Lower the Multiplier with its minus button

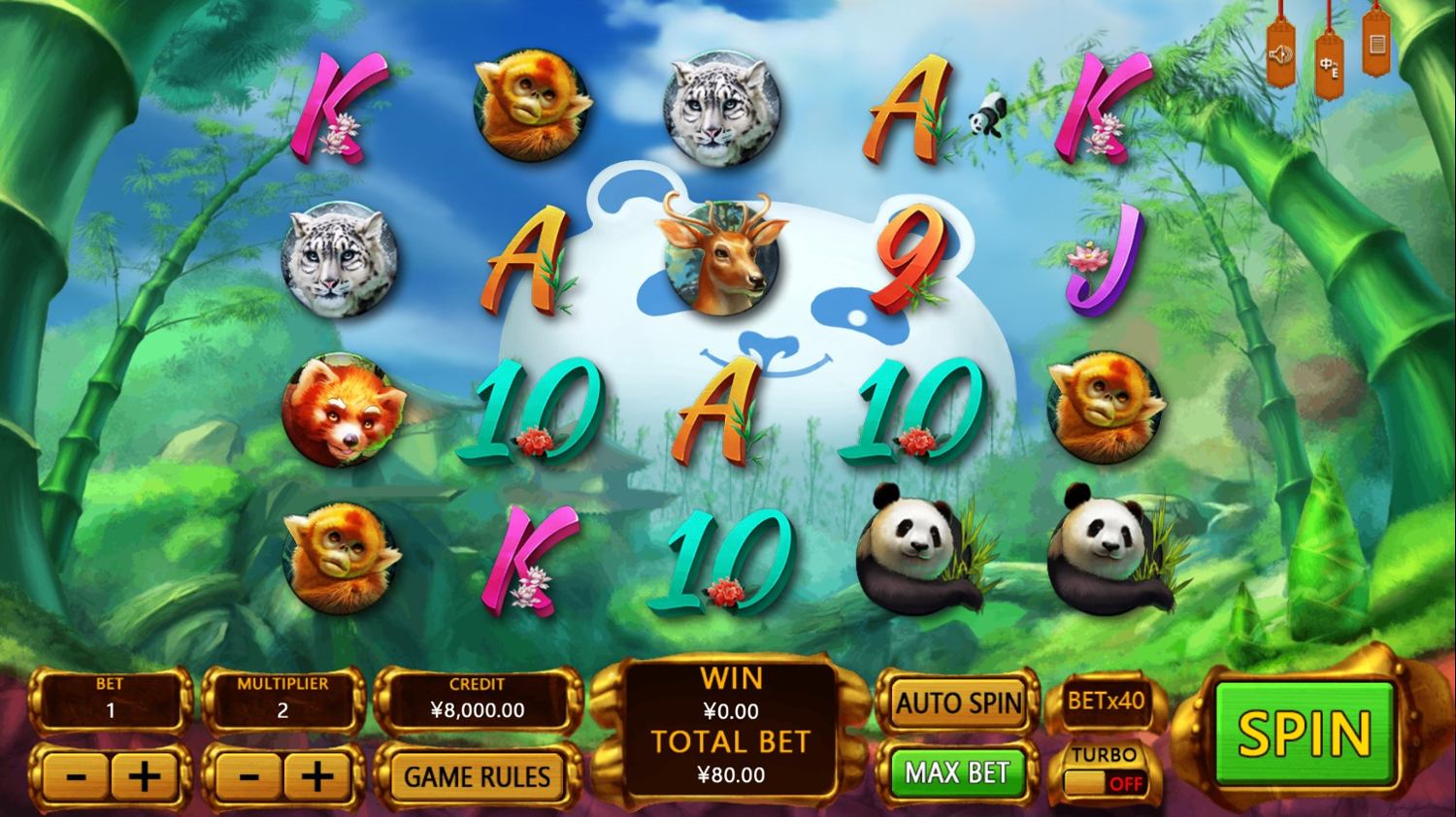[248, 776]
